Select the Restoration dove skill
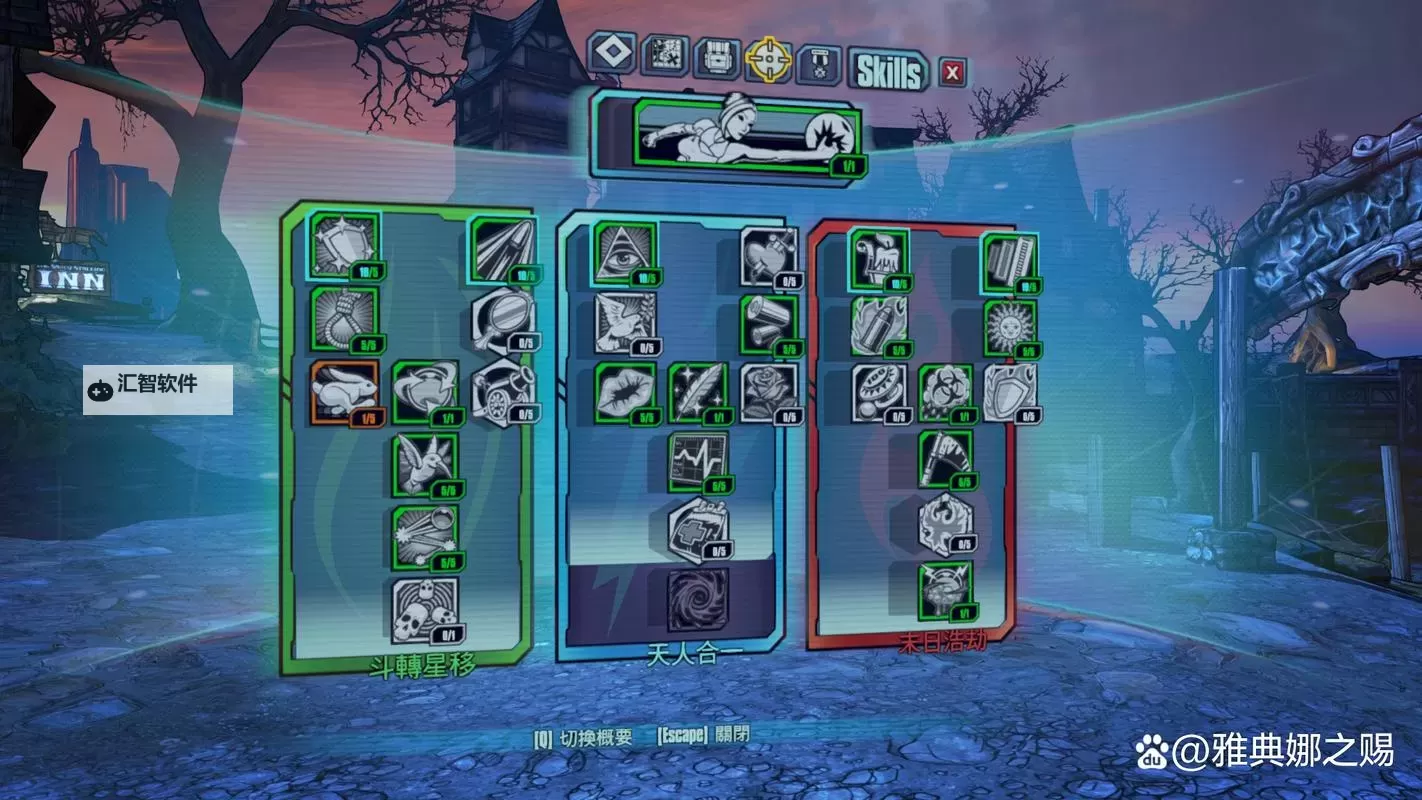 click(x=625, y=322)
